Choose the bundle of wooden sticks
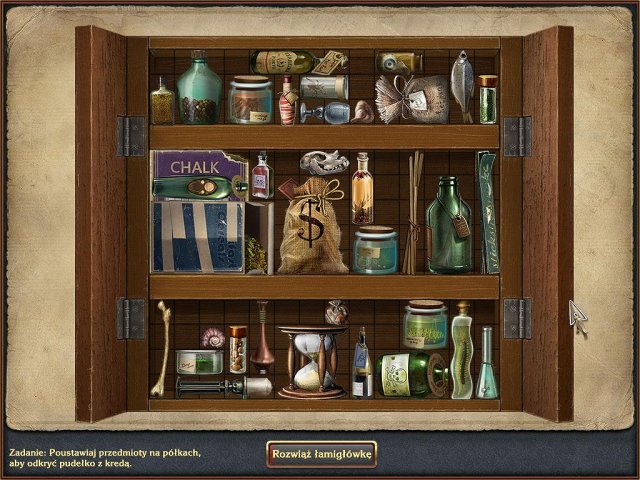The image size is (640, 480). coord(412,212)
